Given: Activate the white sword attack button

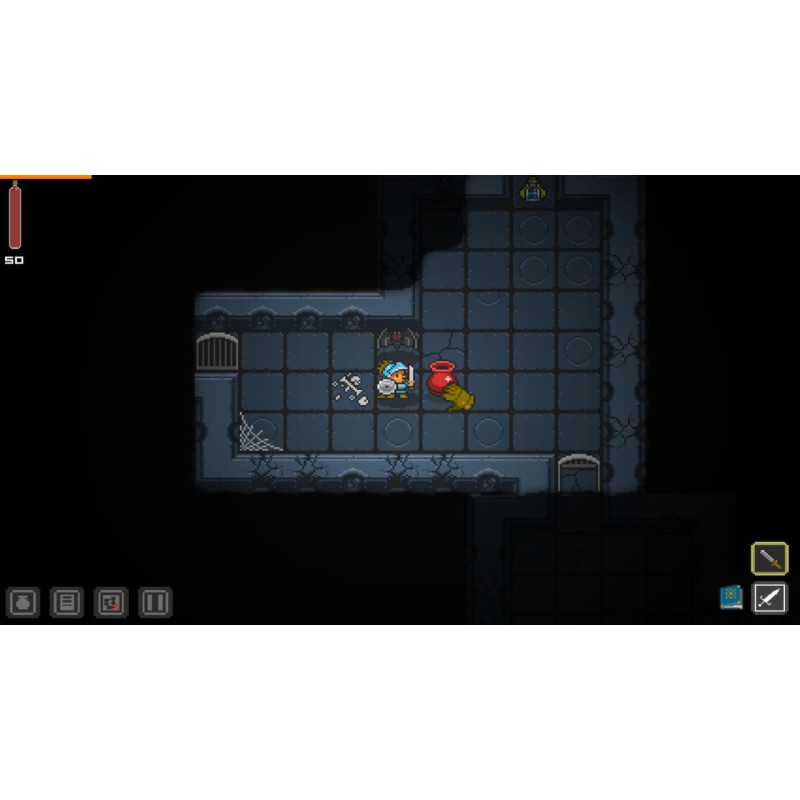Looking at the screenshot, I should (x=769, y=598).
